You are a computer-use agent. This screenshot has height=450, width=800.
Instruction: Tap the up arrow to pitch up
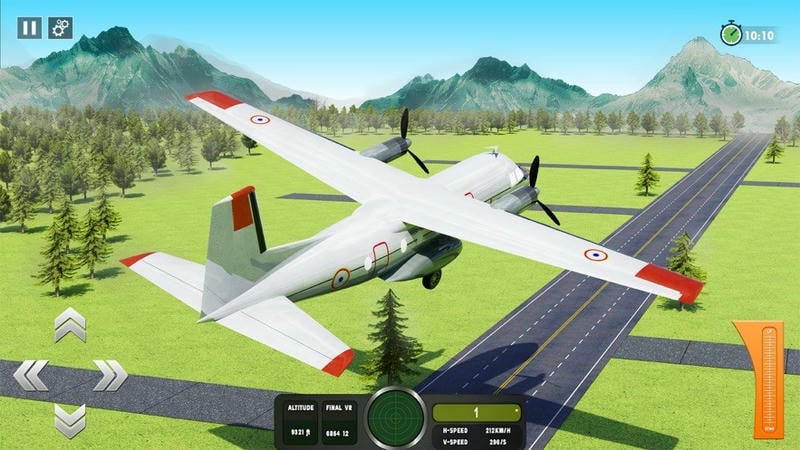(70, 325)
